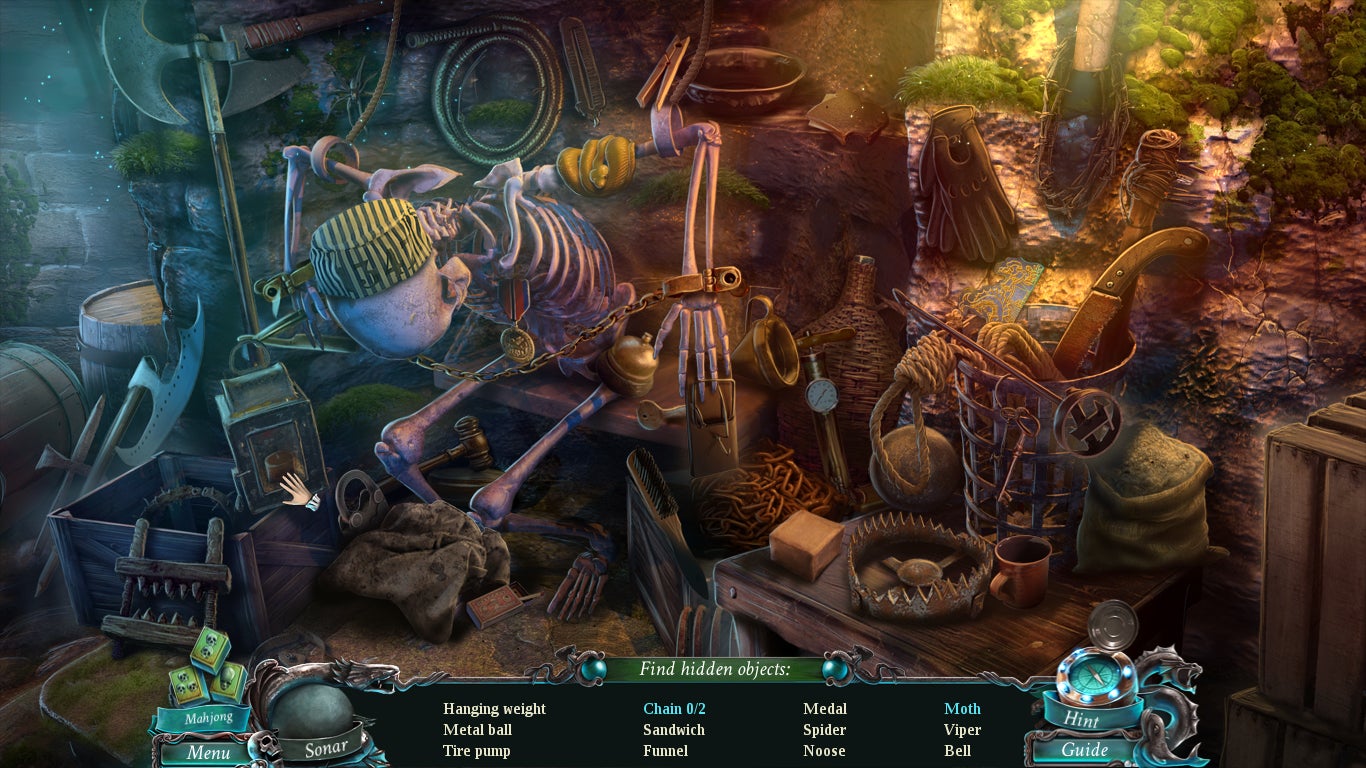Open the Guide
The height and width of the screenshot is (768, 1366).
click(1085, 750)
